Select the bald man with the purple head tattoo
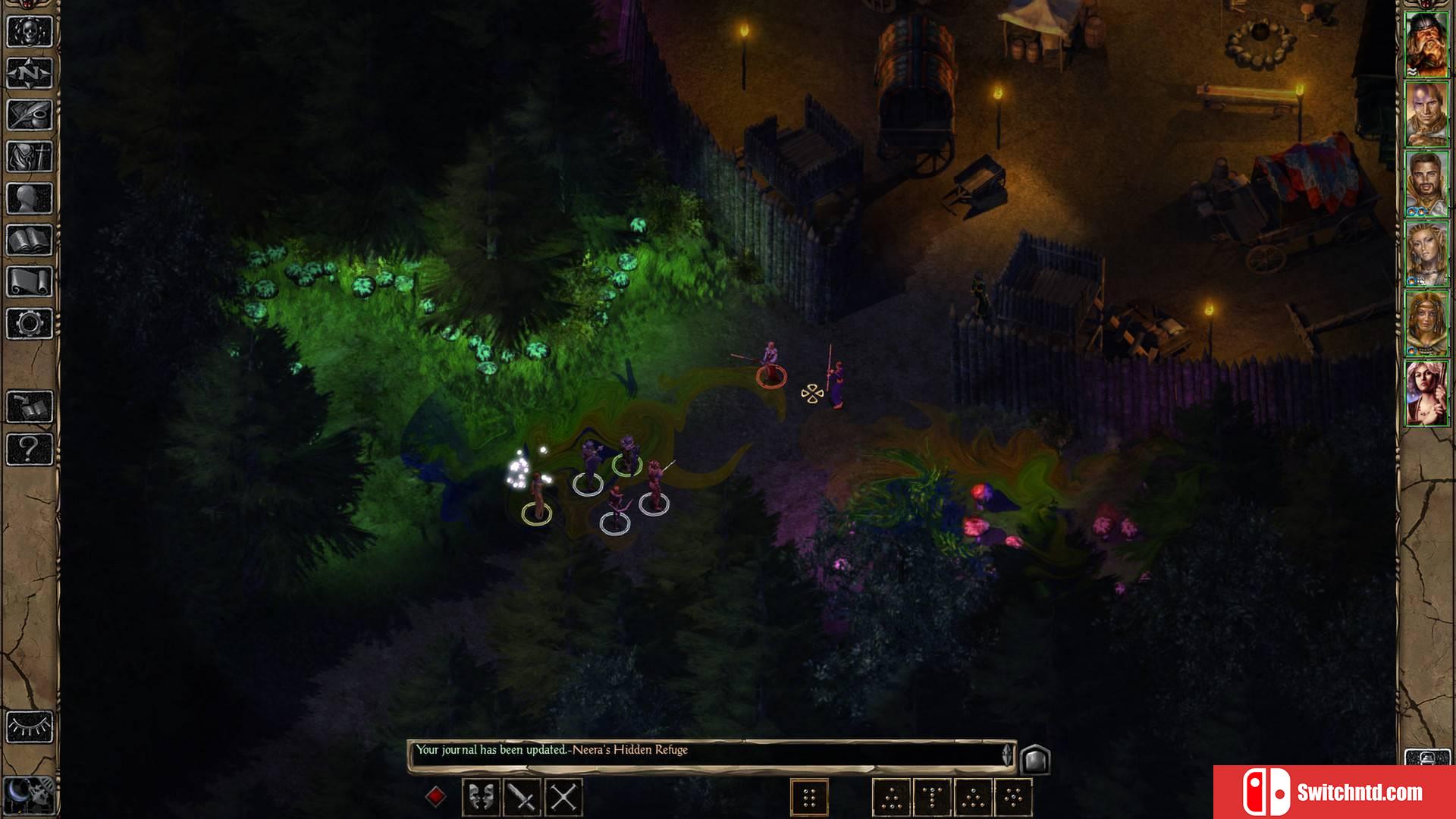Viewport: 1456px width, 819px height. pos(1426,114)
